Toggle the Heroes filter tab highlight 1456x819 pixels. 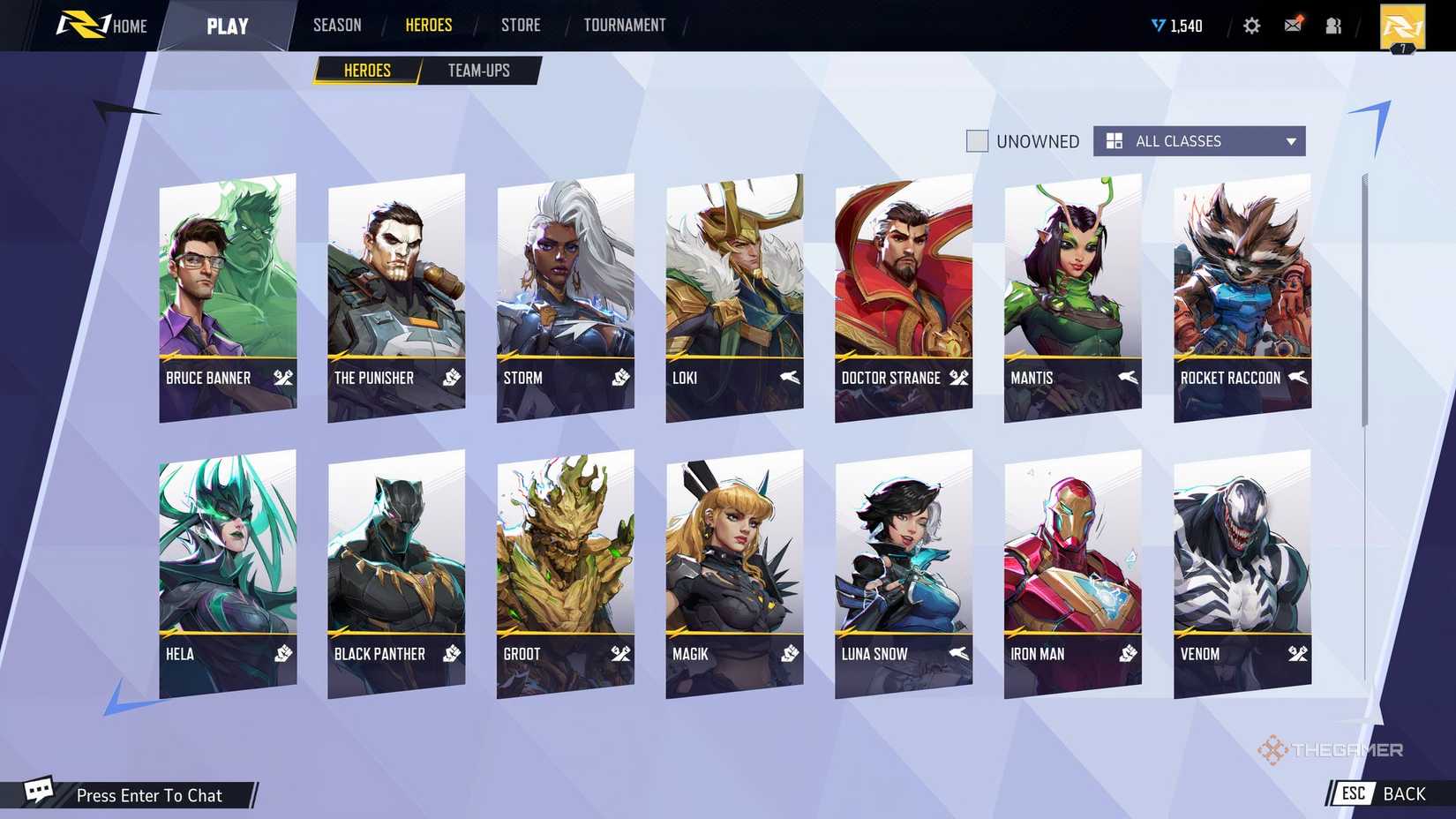pyautogui.click(x=365, y=70)
